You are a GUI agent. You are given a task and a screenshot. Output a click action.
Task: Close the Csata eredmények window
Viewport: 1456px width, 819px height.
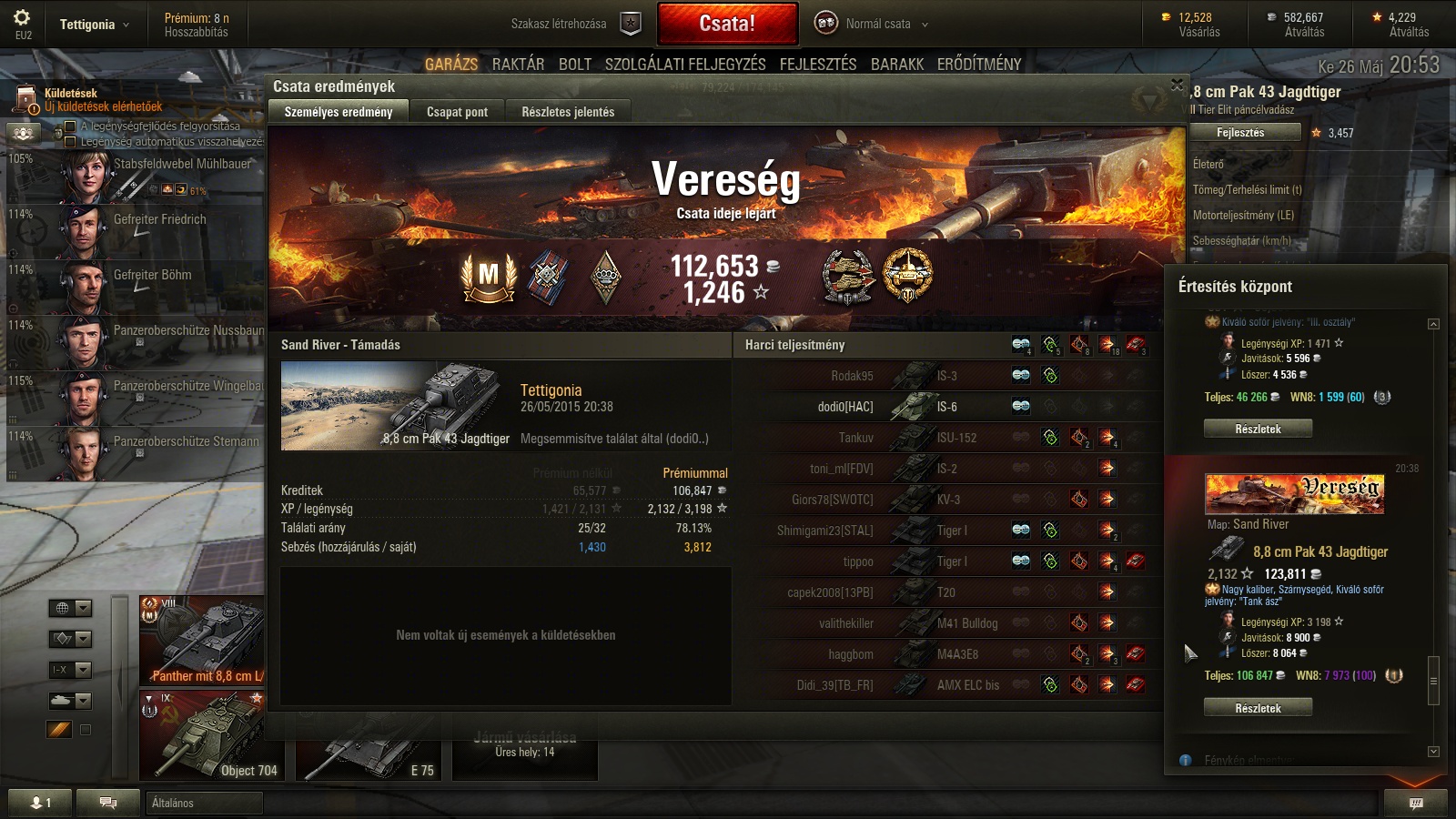1177,85
